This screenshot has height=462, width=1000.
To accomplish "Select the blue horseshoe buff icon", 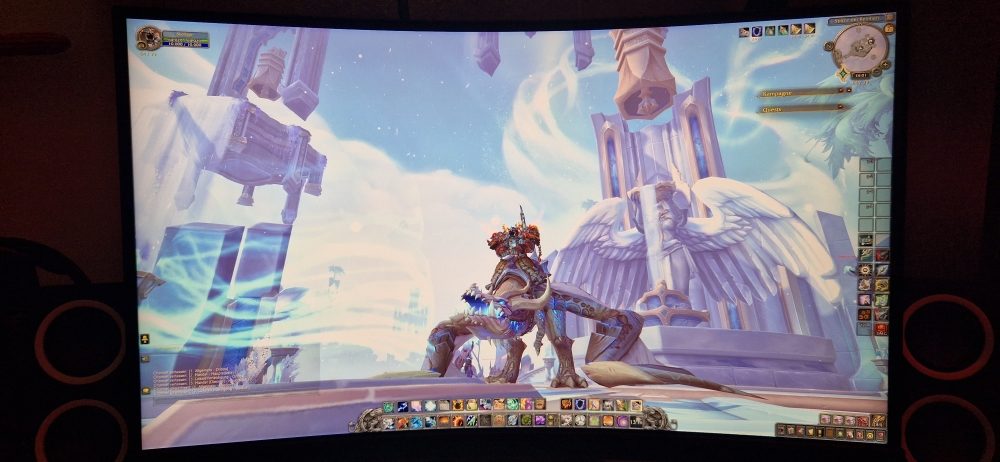I will pyautogui.click(x=757, y=31).
